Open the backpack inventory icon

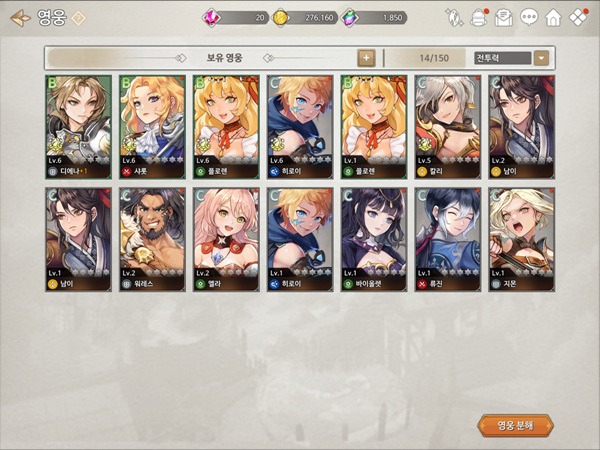coord(479,17)
